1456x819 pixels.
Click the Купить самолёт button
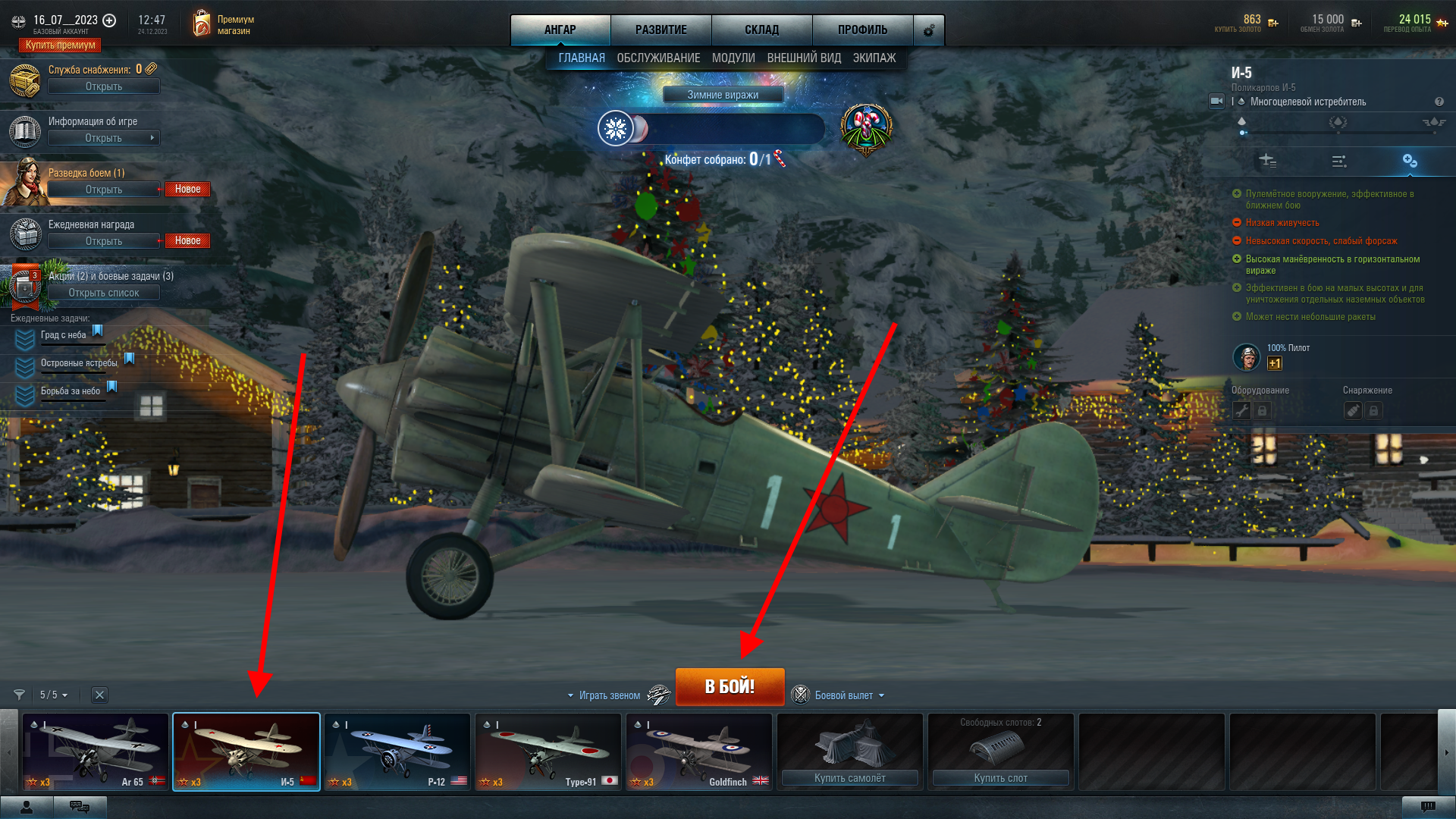[849, 778]
